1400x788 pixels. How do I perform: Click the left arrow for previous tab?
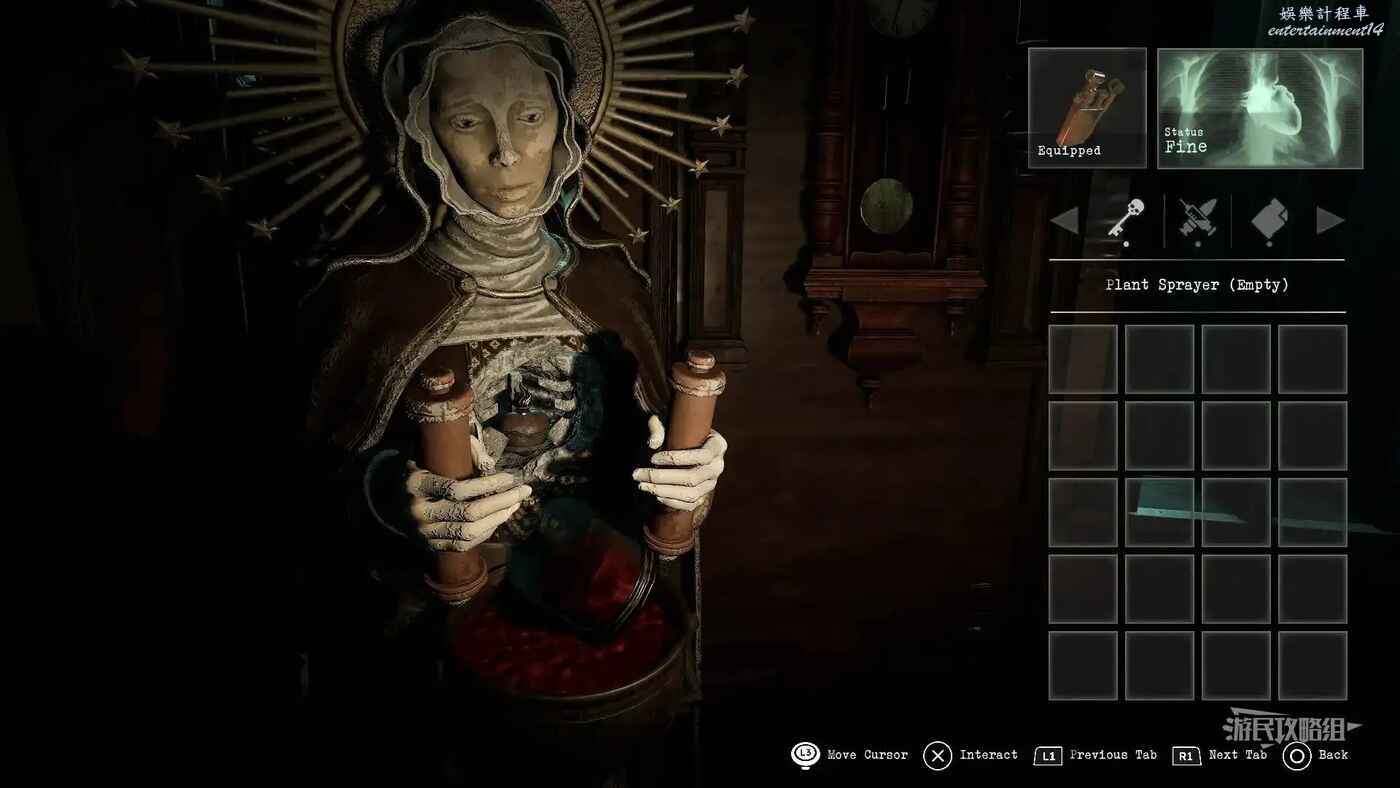(1064, 221)
